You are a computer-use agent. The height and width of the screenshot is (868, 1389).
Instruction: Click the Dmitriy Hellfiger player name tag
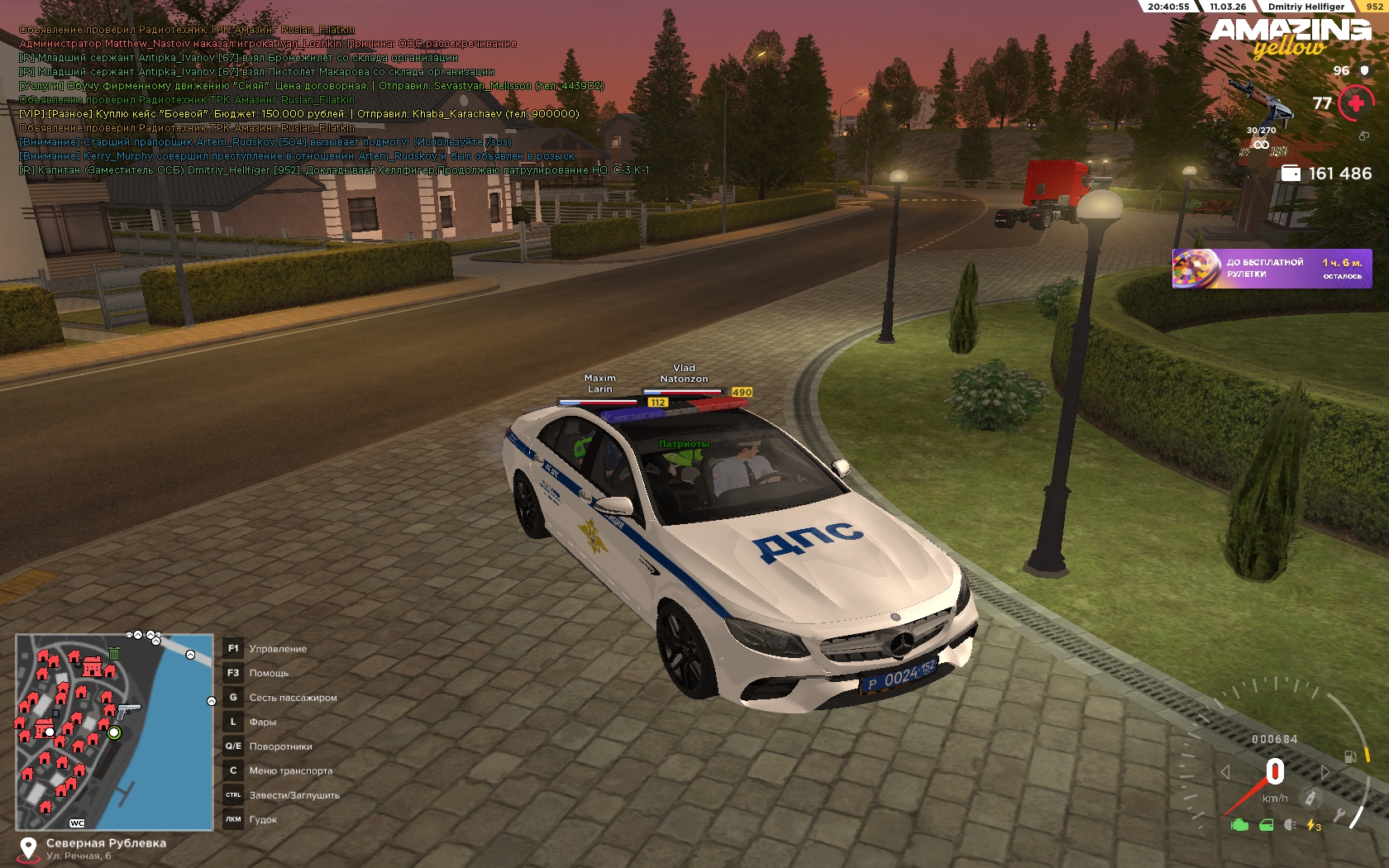[x=1305, y=7]
